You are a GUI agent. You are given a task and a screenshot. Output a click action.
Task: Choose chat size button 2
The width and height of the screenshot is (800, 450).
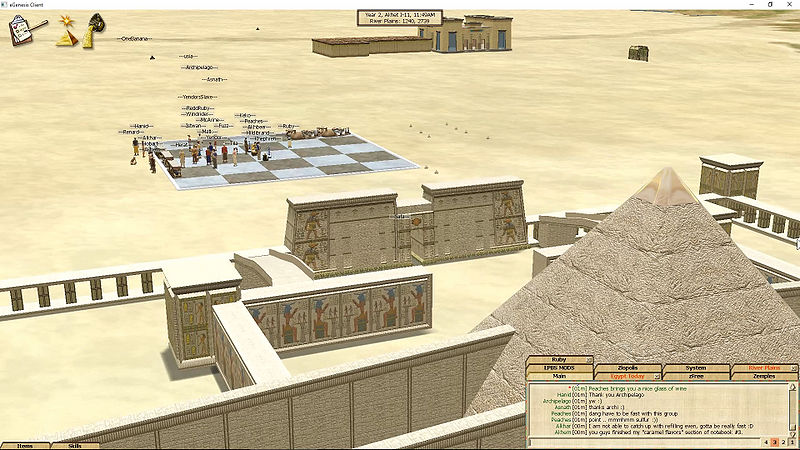[784, 441]
